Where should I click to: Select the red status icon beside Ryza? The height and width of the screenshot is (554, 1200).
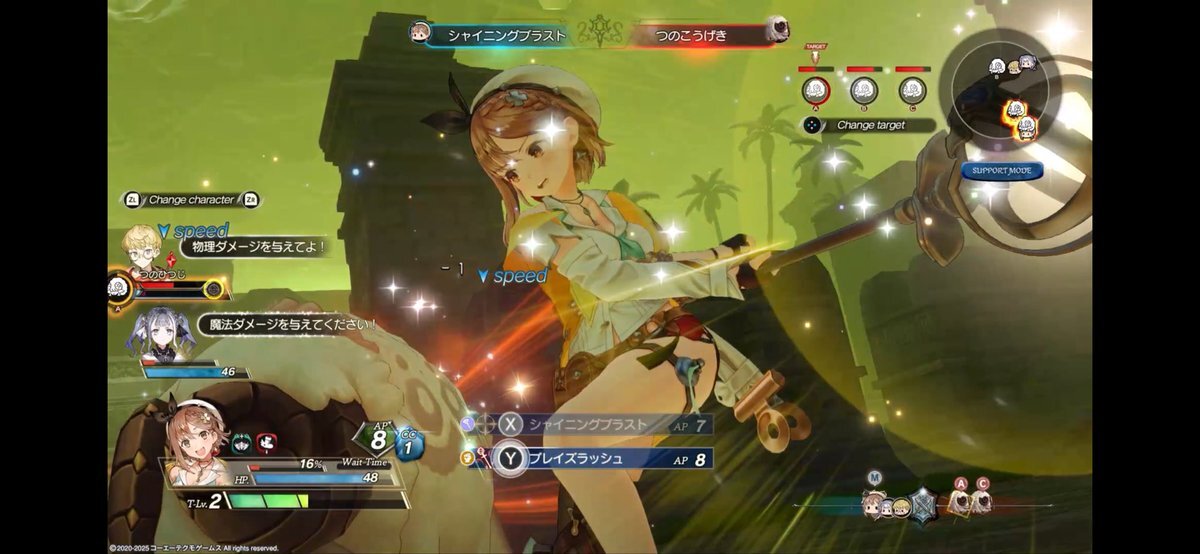(266, 442)
